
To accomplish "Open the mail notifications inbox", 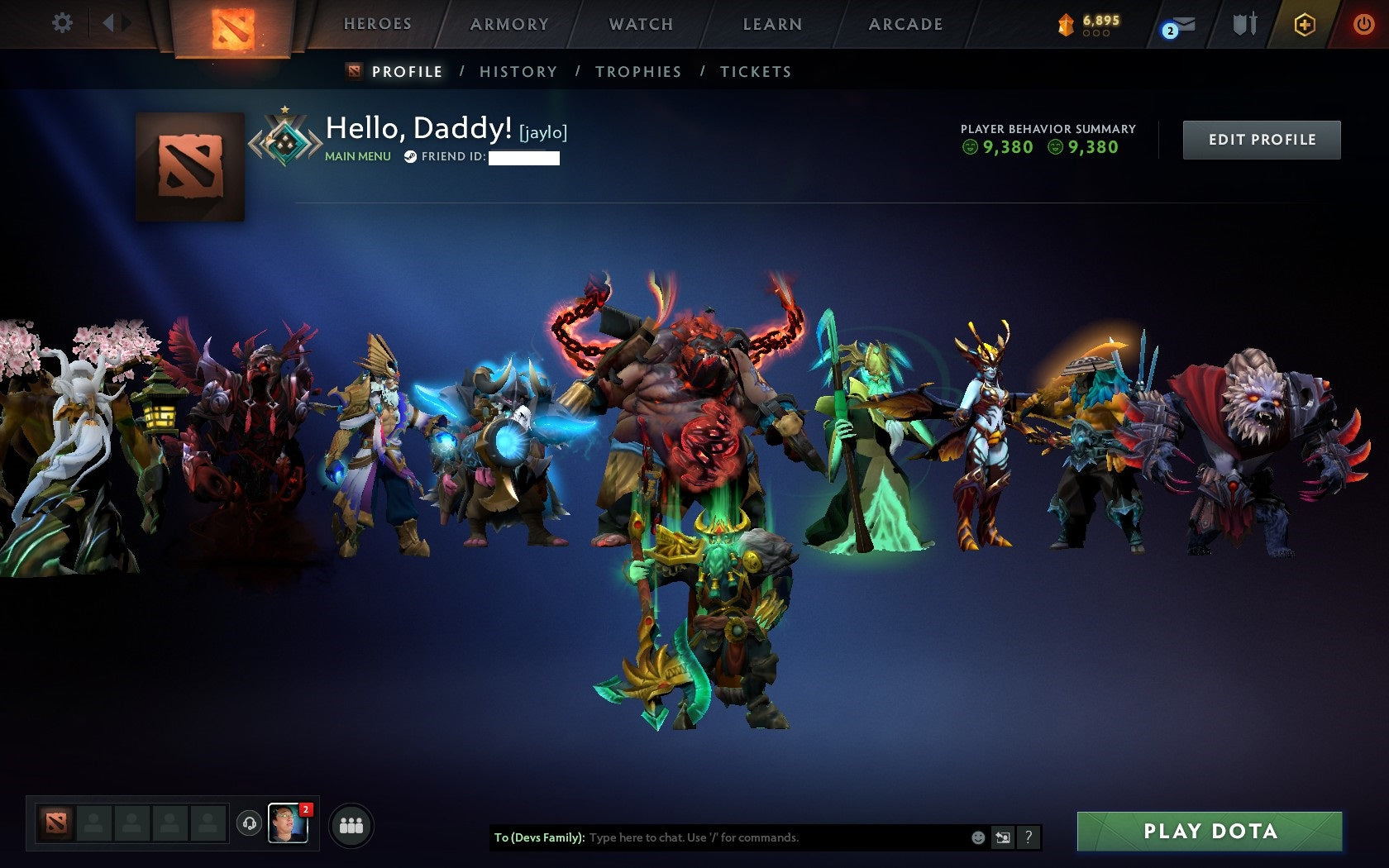I will pyautogui.click(x=1178, y=25).
